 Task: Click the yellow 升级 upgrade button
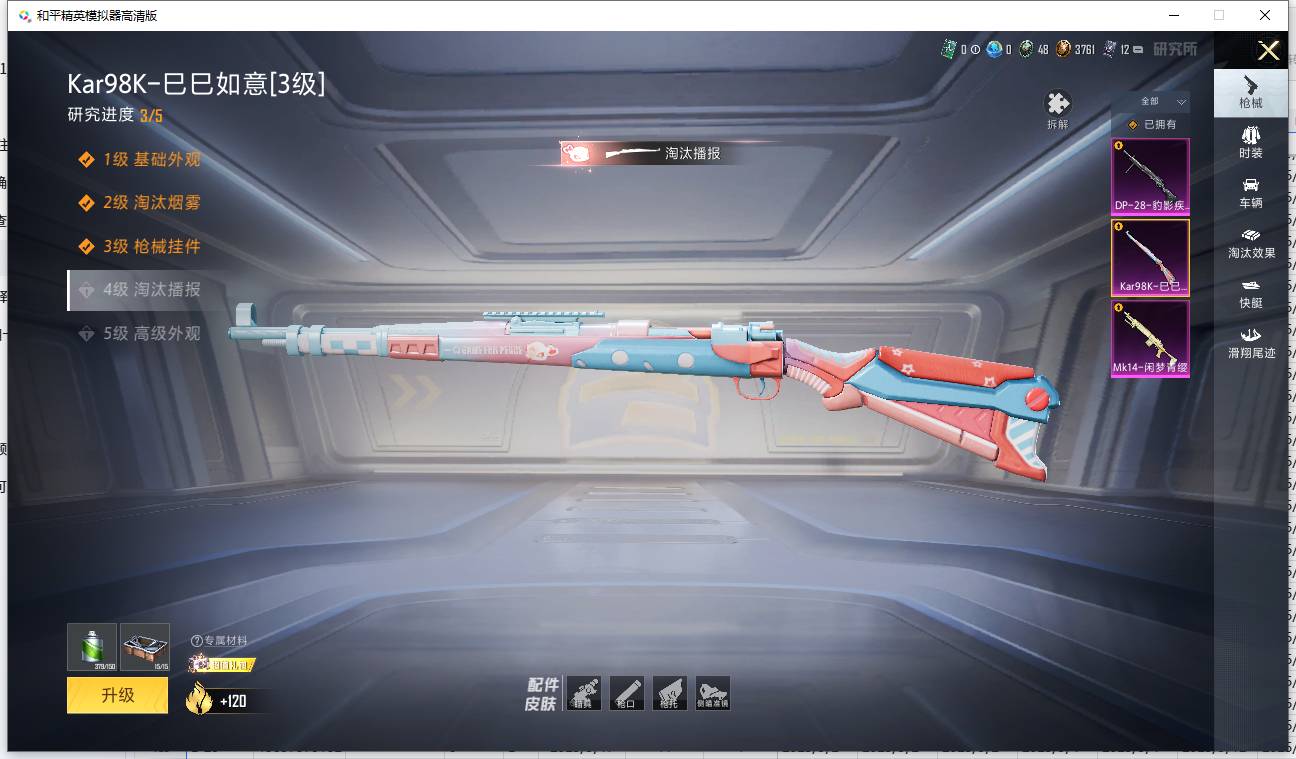[117, 695]
